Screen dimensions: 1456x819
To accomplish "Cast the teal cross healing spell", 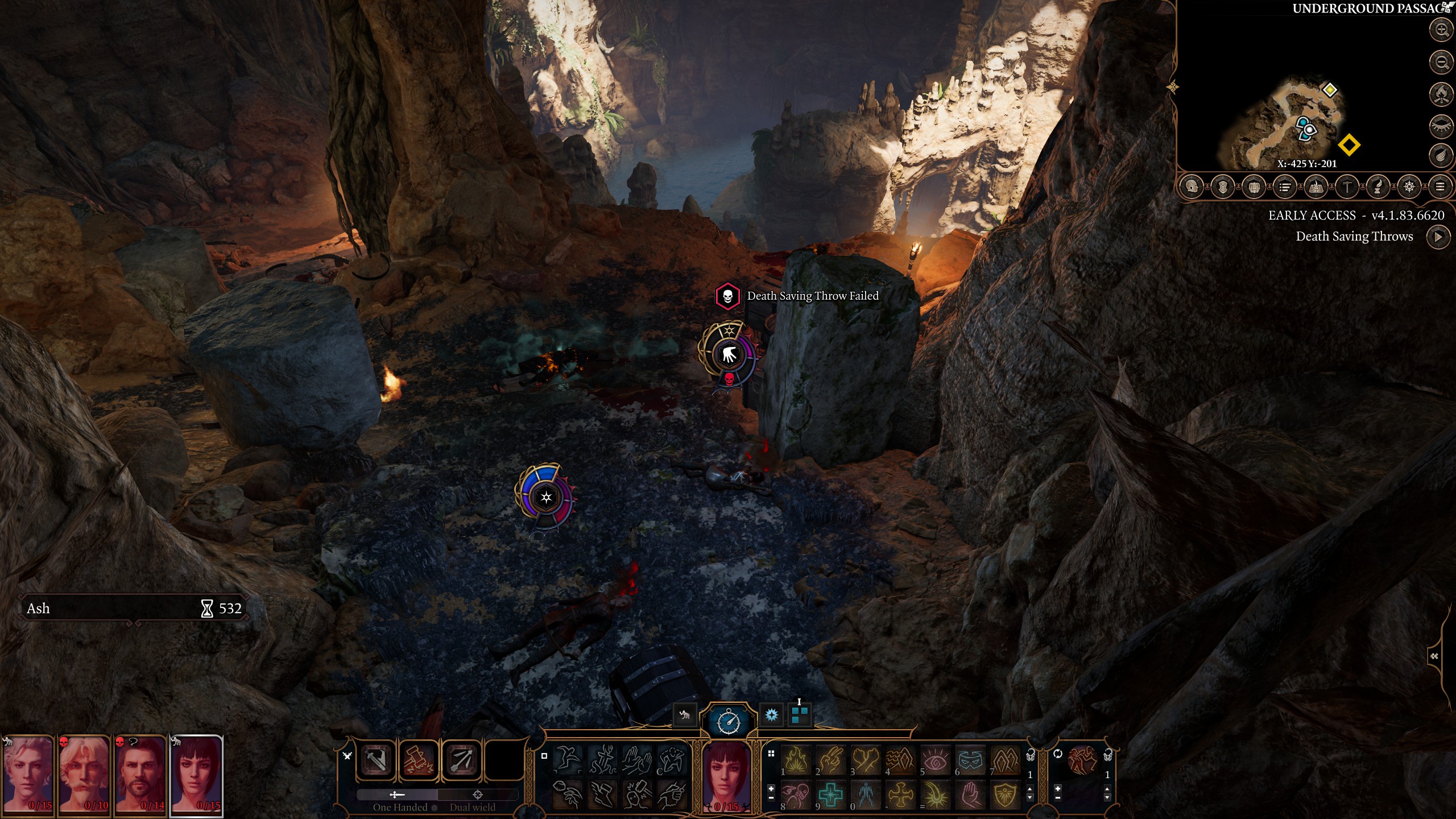I will (x=830, y=794).
